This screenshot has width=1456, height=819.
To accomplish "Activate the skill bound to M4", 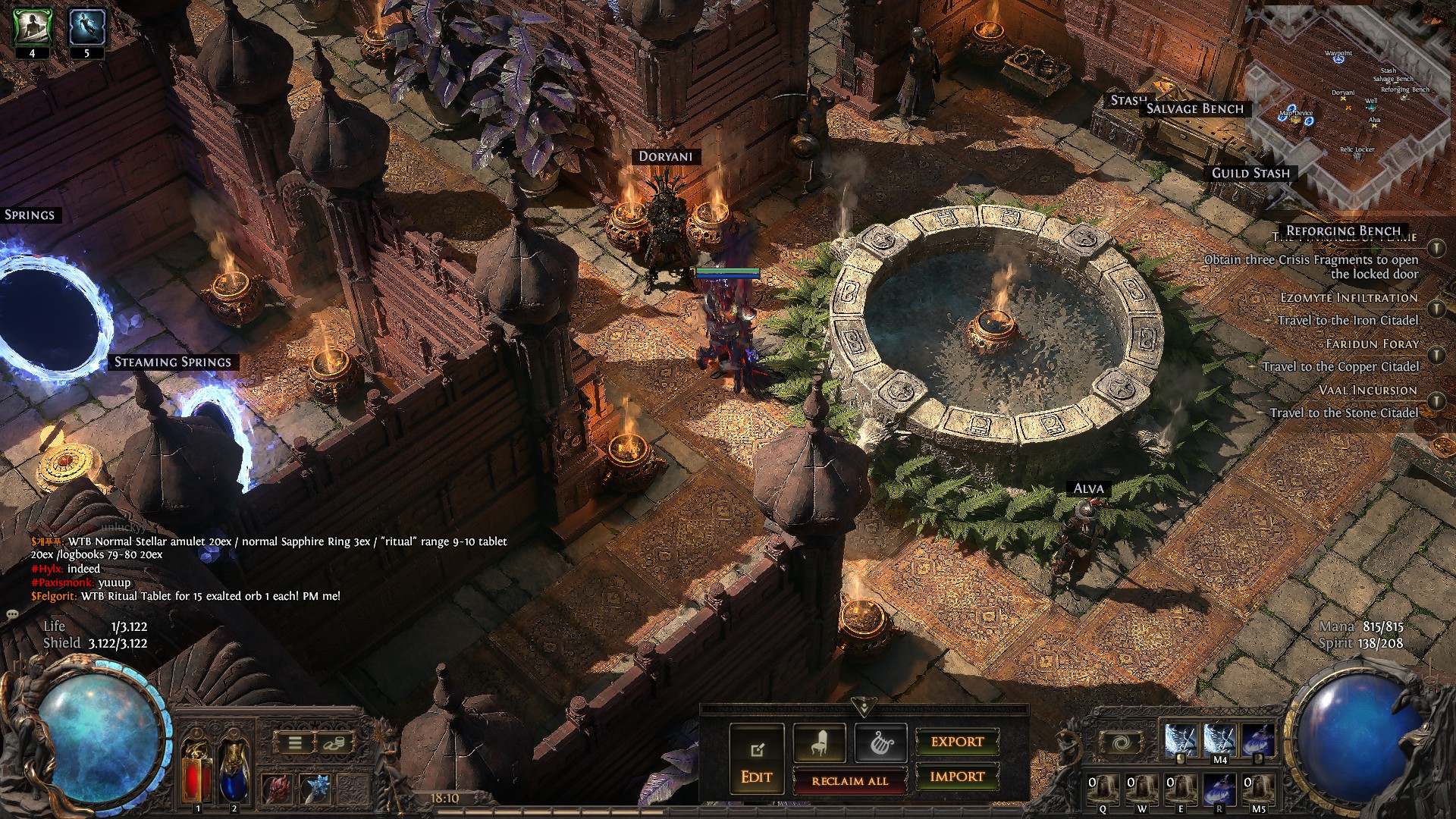I will (x=1219, y=740).
